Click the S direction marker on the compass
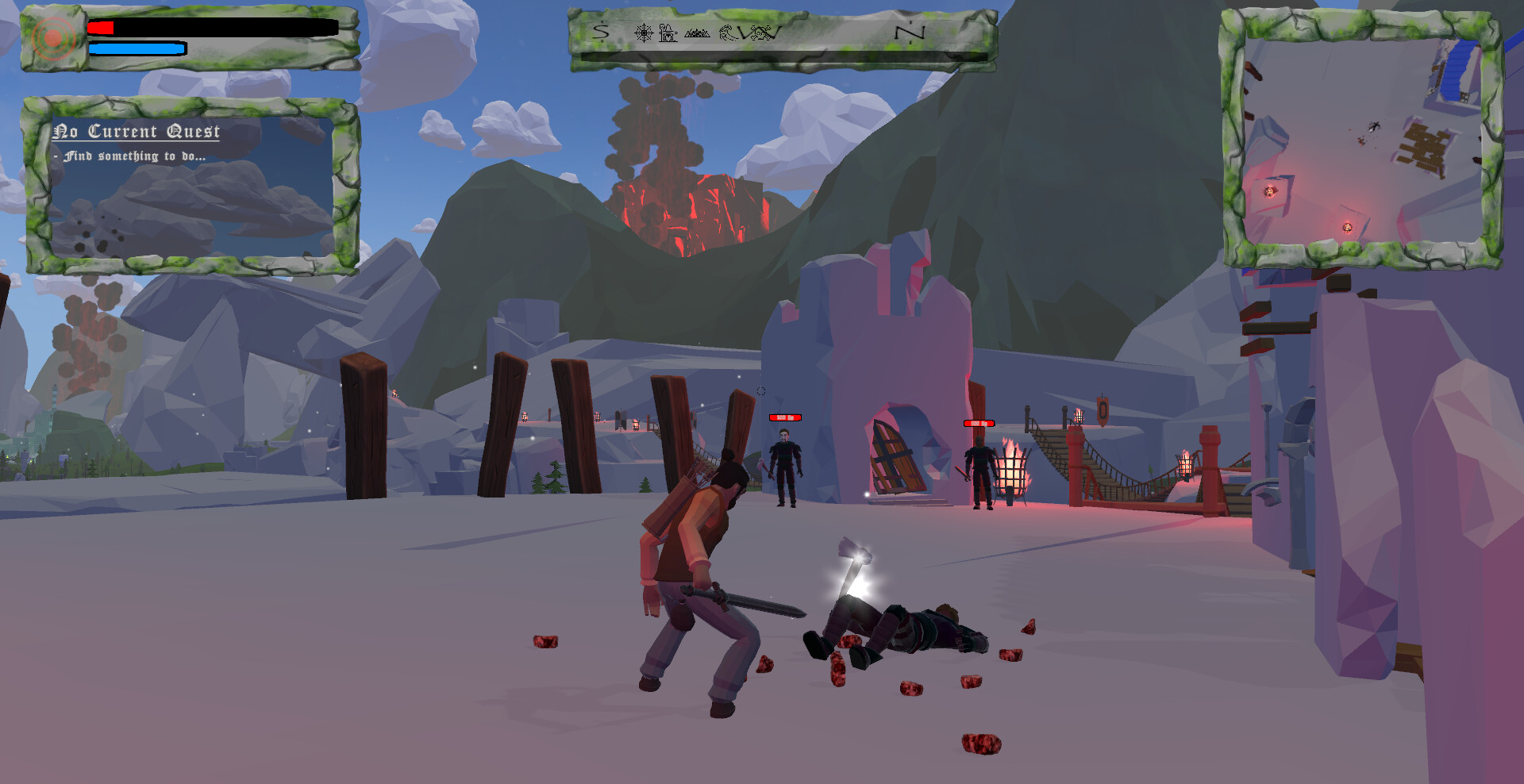The image size is (1524, 784). [x=601, y=32]
